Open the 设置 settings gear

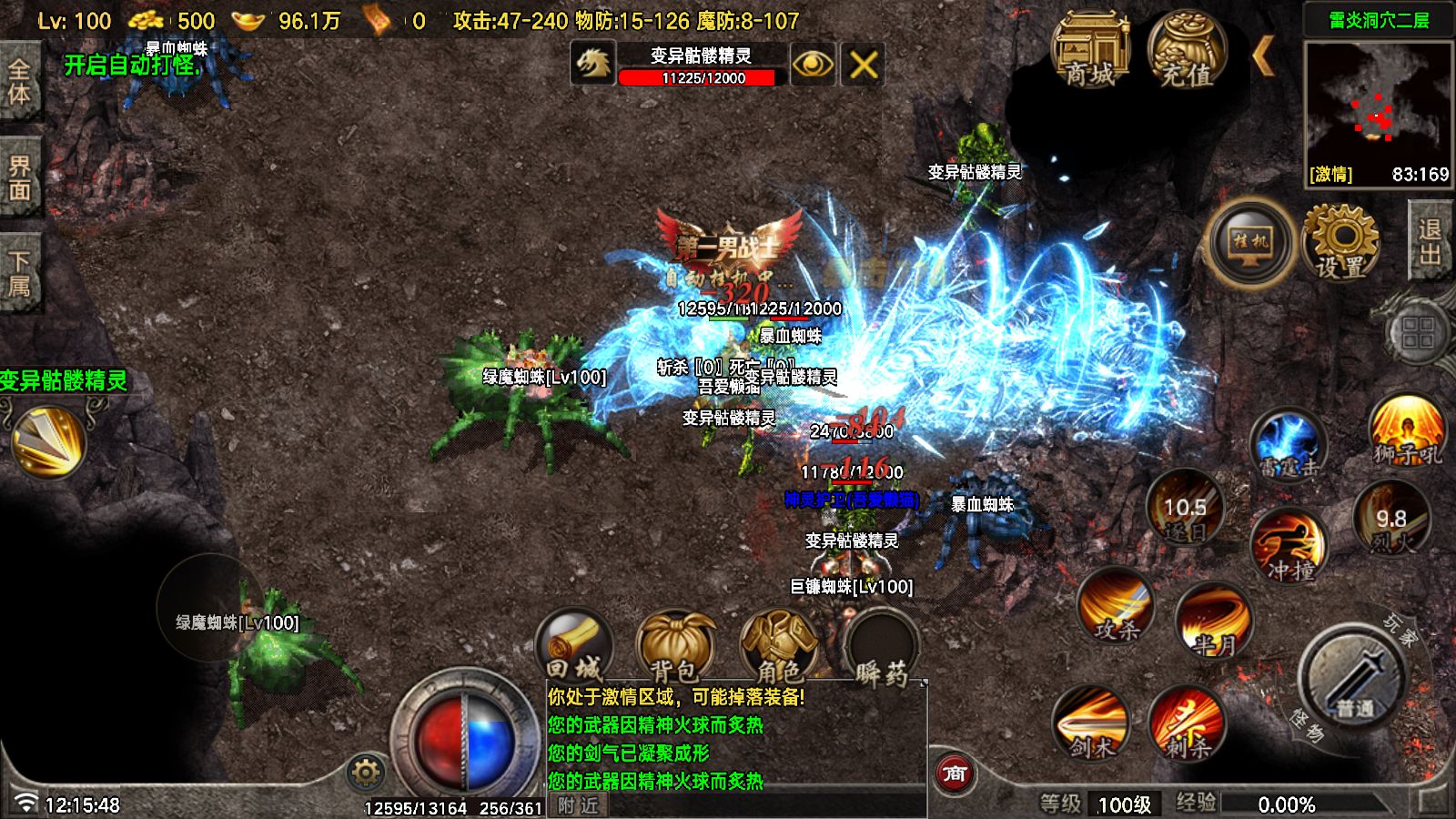[x=1341, y=242]
